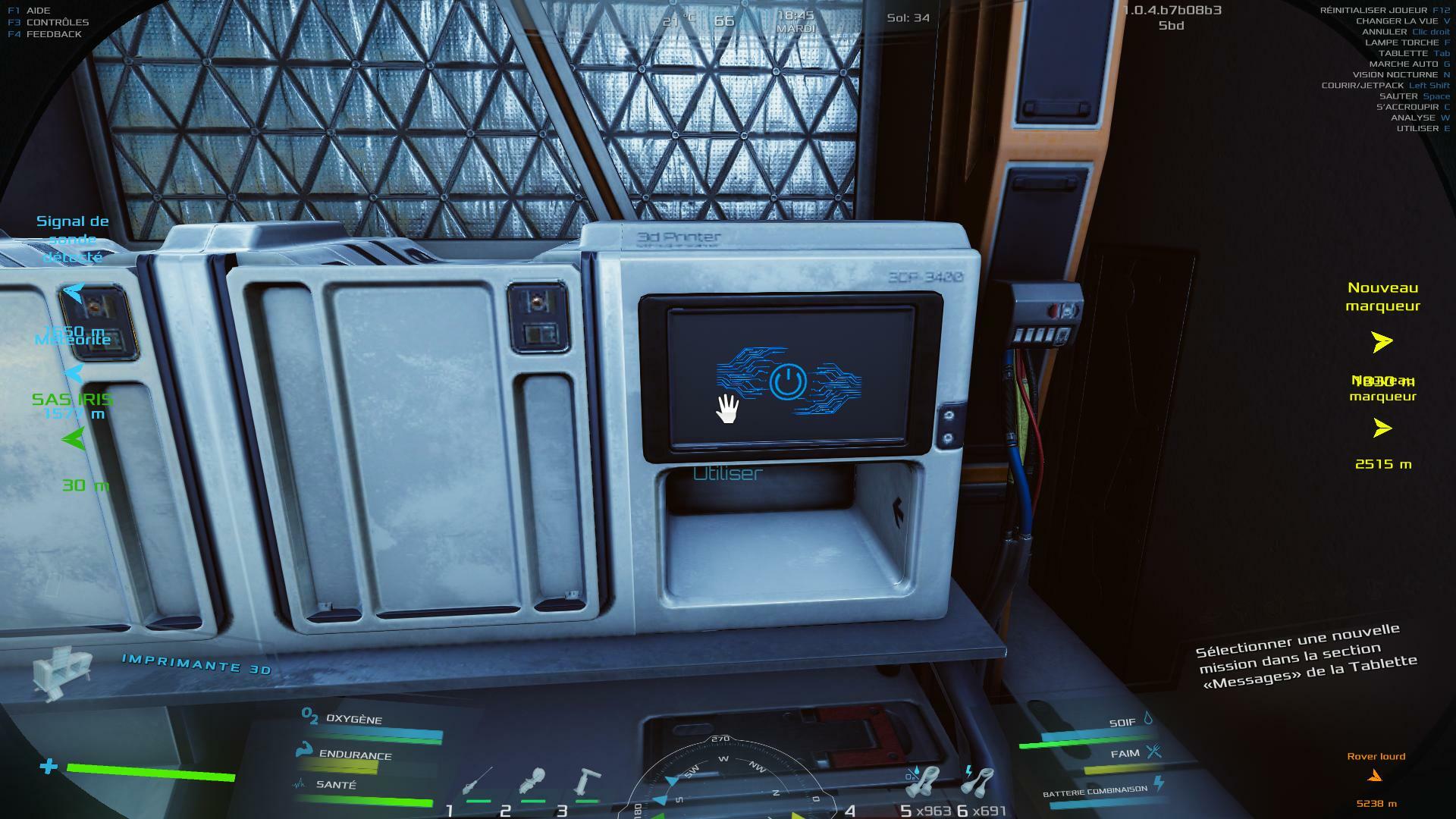The image size is (1456, 819).
Task: Click the orange Rover lourd marker arrow
Action: (1375, 775)
